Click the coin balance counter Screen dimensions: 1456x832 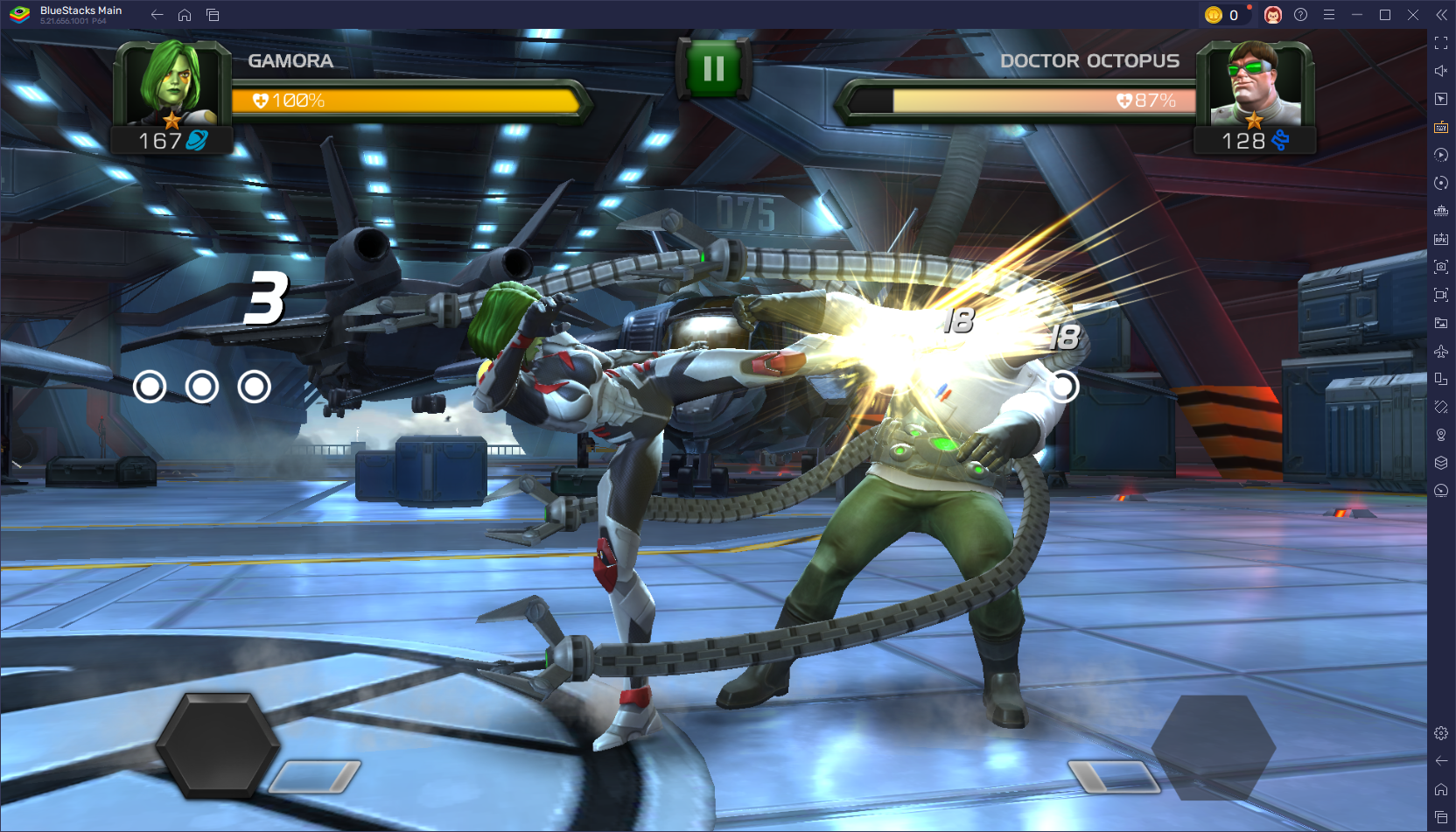coord(1225,14)
